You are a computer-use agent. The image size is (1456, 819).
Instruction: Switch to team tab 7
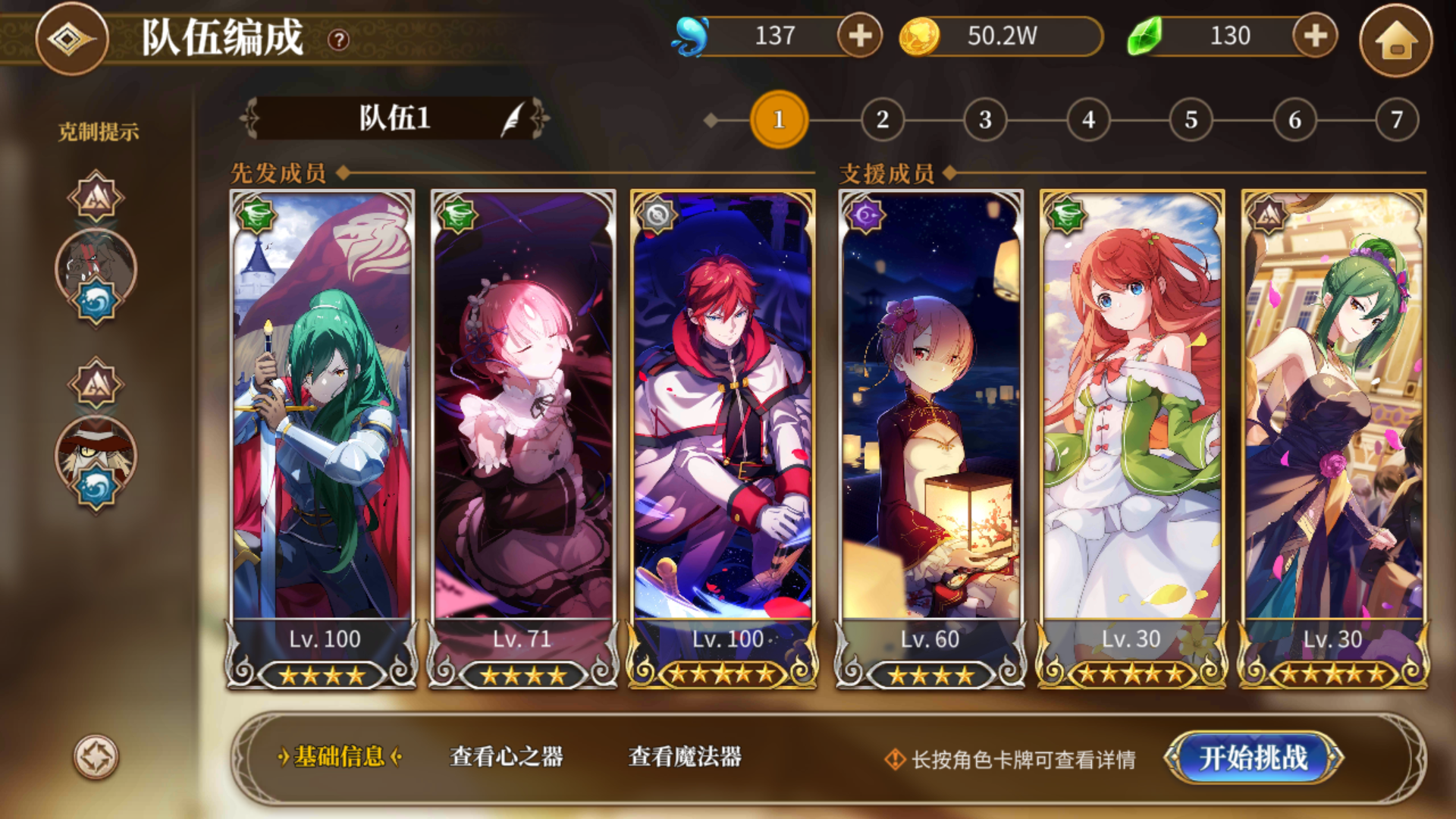pos(1395,119)
